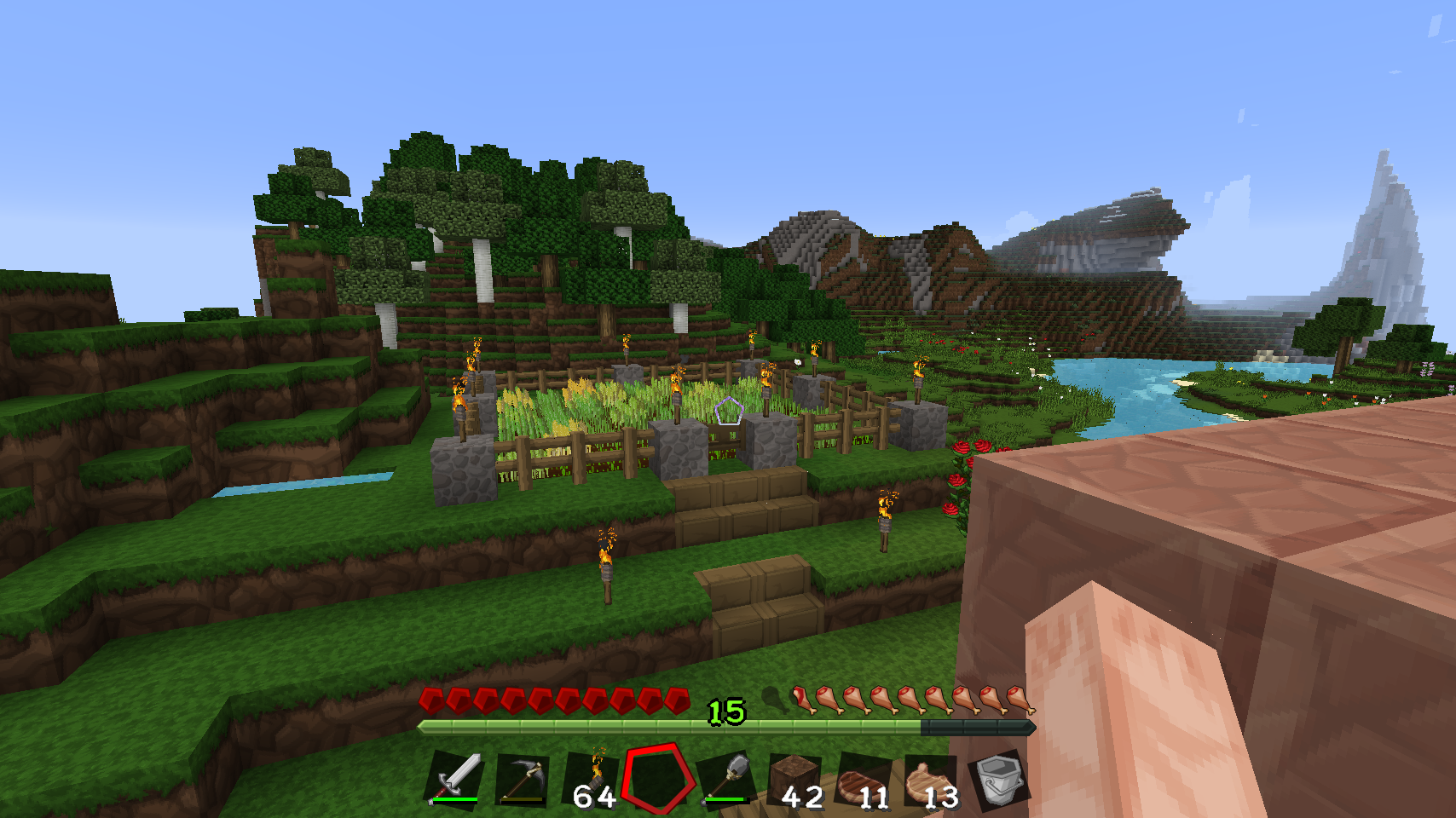Select the cooked porkchop stack of 13
1456x818 pixels.
click(x=930, y=781)
